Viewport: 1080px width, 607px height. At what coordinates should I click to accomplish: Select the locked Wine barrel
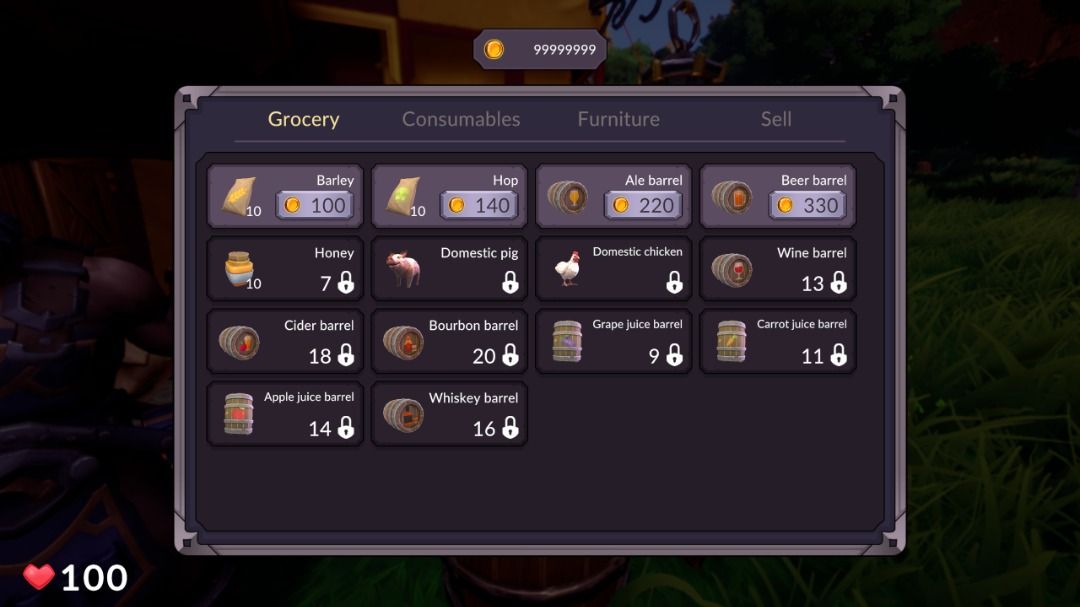click(778, 269)
